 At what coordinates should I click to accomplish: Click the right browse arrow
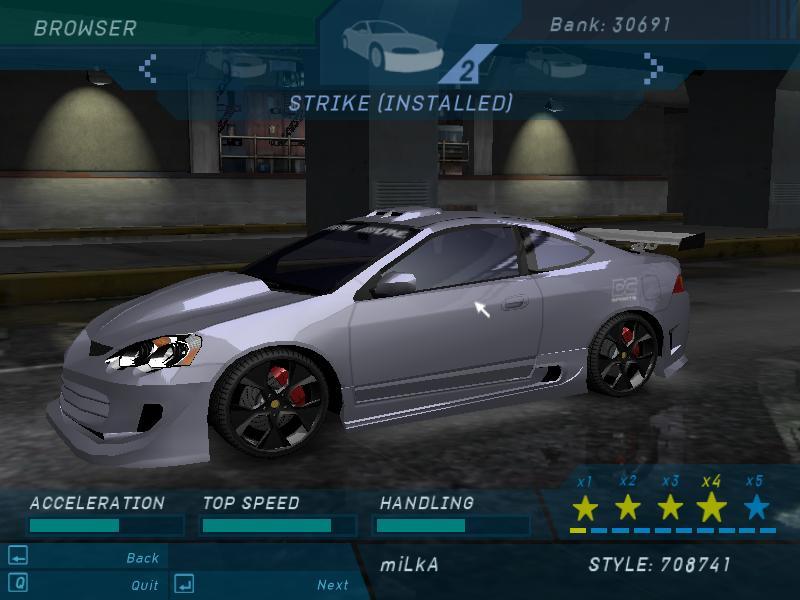(653, 68)
